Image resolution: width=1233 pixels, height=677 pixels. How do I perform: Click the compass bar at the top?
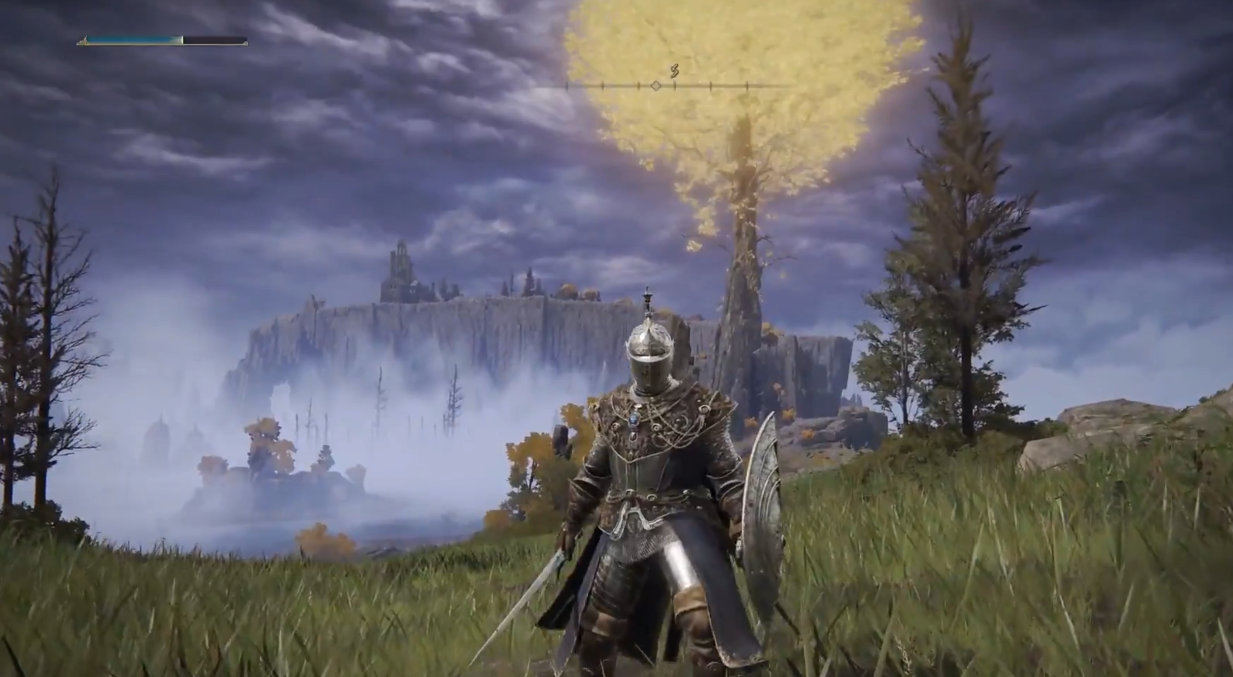click(675, 86)
